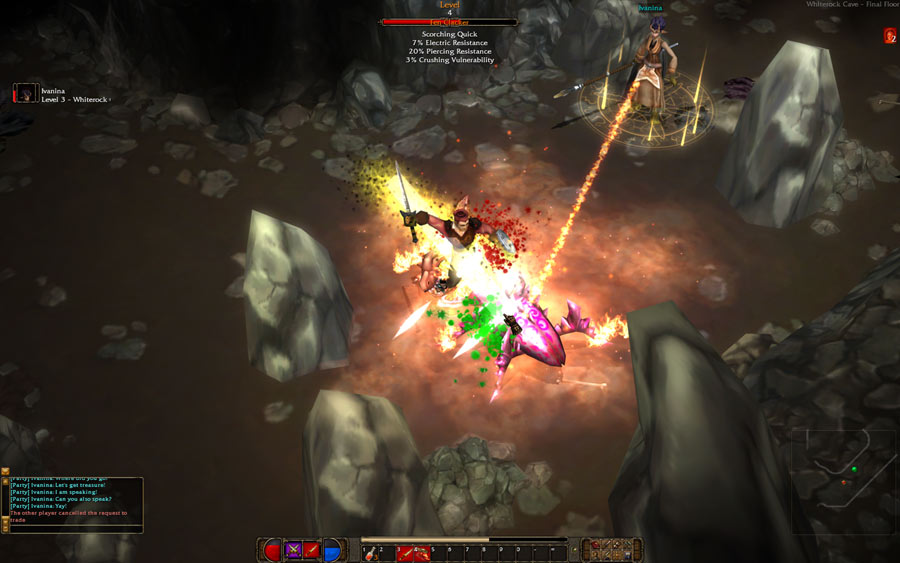This screenshot has height=563, width=900.
Task: Activate the red item in hotbar slot 4
Action: point(422,552)
